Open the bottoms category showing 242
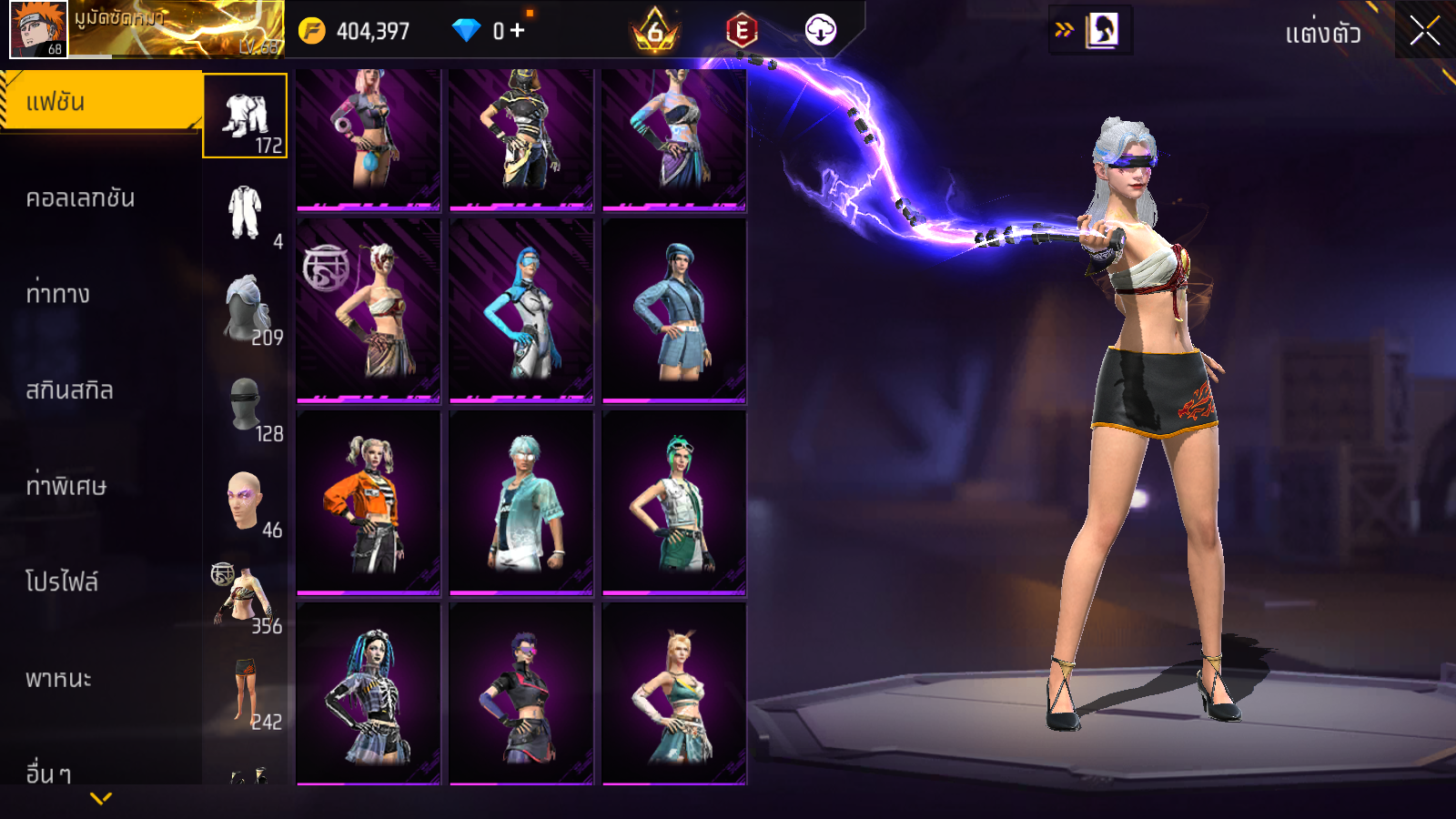 point(245,694)
